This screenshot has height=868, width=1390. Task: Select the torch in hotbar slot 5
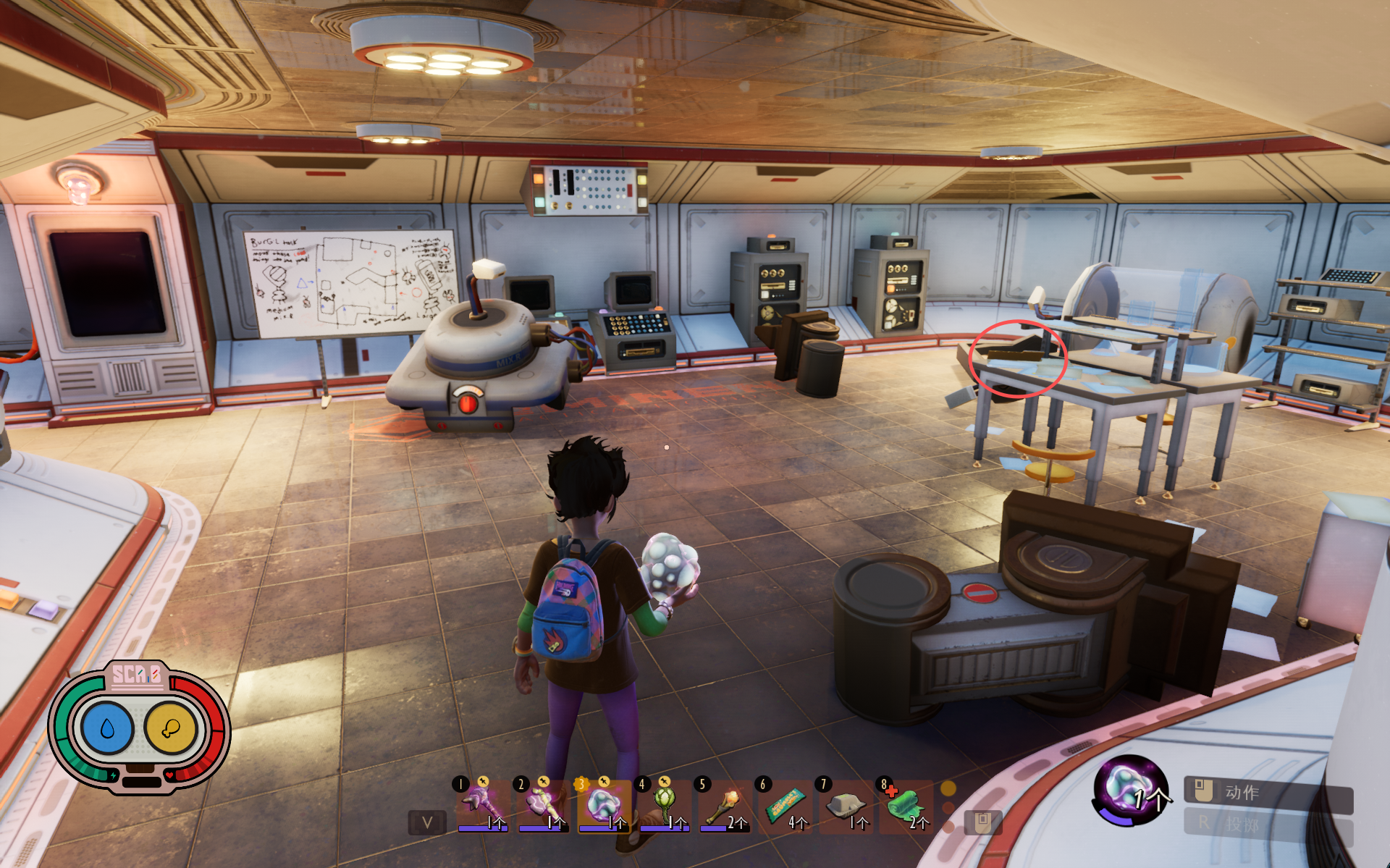click(724, 804)
